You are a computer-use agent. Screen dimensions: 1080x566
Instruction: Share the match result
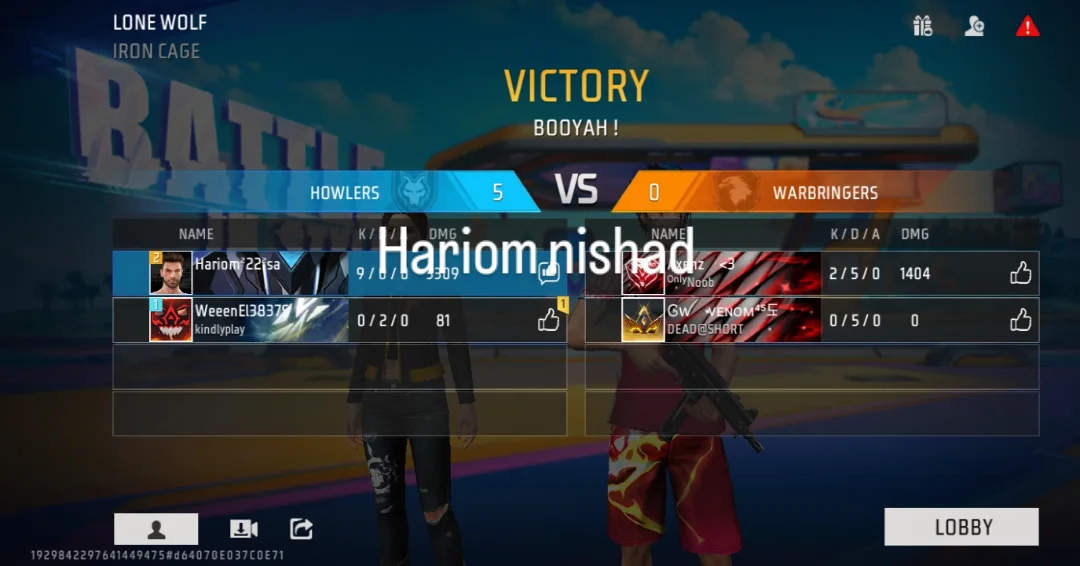pyautogui.click(x=301, y=529)
